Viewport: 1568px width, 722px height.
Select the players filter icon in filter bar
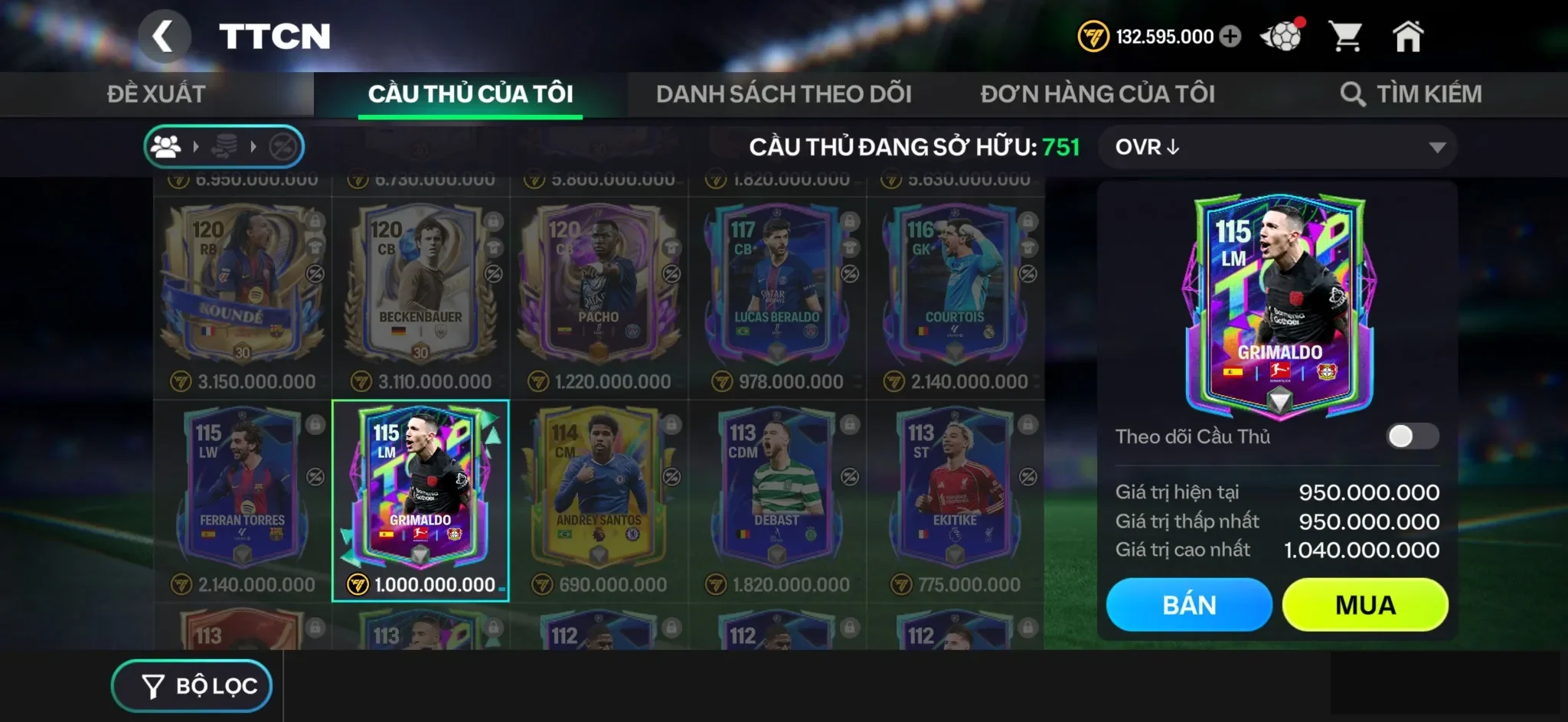click(x=168, y=145)
